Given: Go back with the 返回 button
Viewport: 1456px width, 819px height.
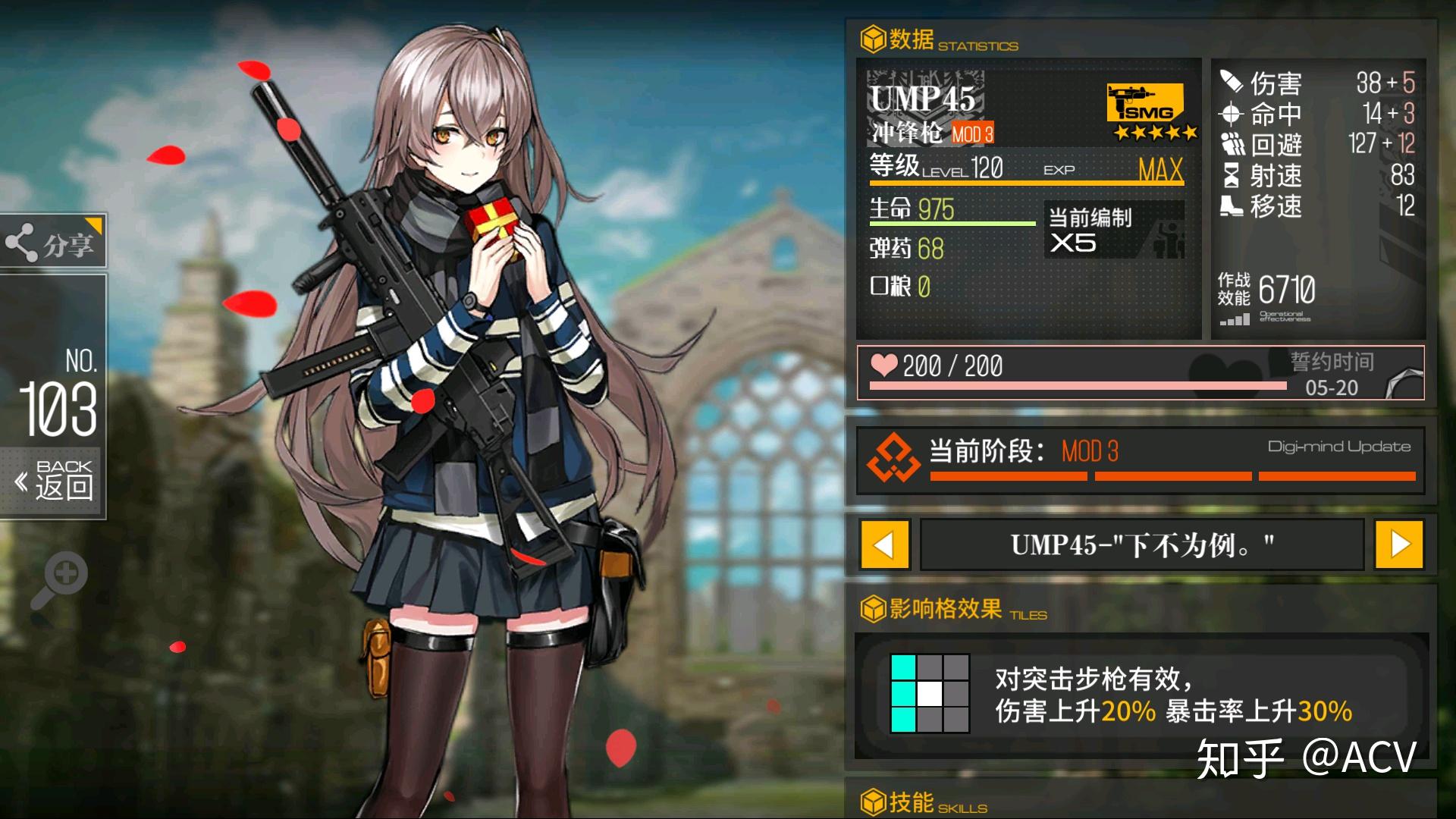Looking at the screenshot, I should coord(55,481).
